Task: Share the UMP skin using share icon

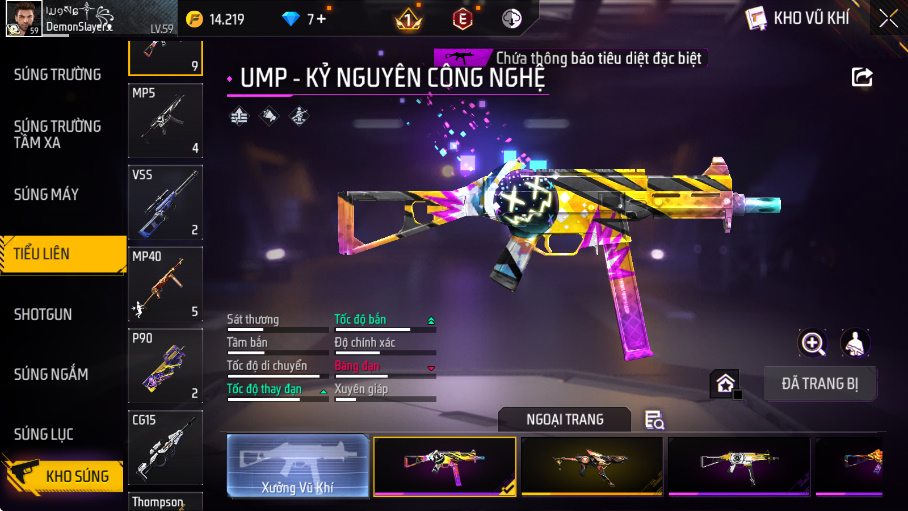Action: 862,77
